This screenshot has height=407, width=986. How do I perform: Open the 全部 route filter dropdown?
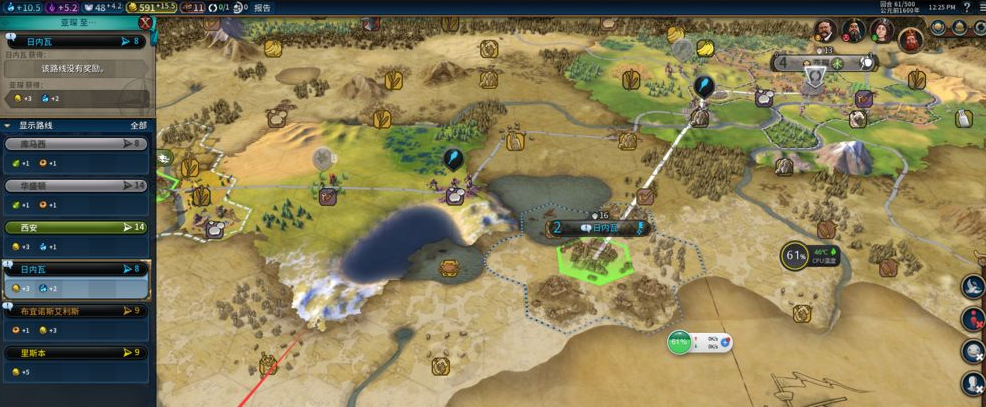click(139, 126)
